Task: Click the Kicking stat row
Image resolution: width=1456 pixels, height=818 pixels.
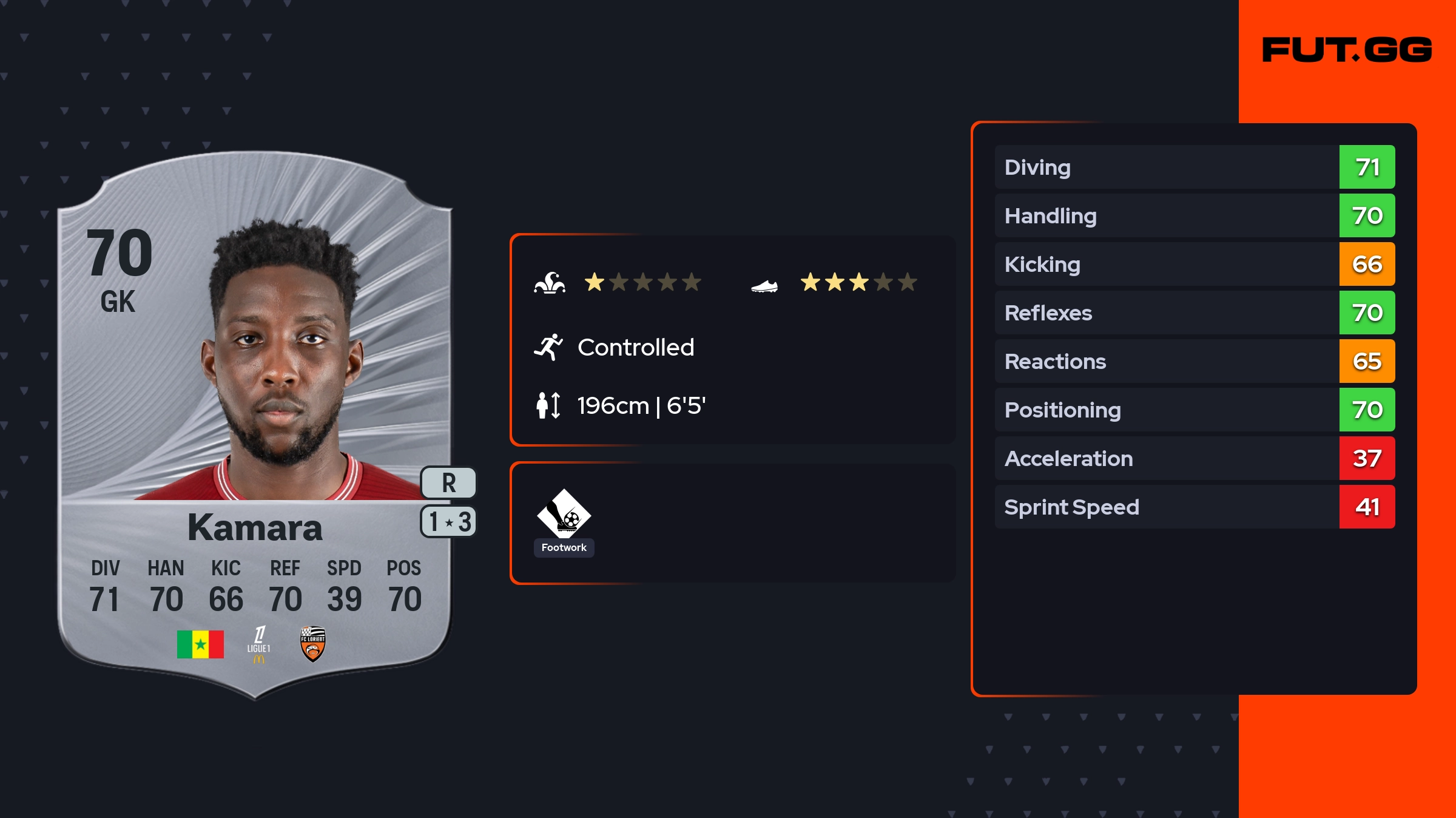Action: tap(1194, 264)
